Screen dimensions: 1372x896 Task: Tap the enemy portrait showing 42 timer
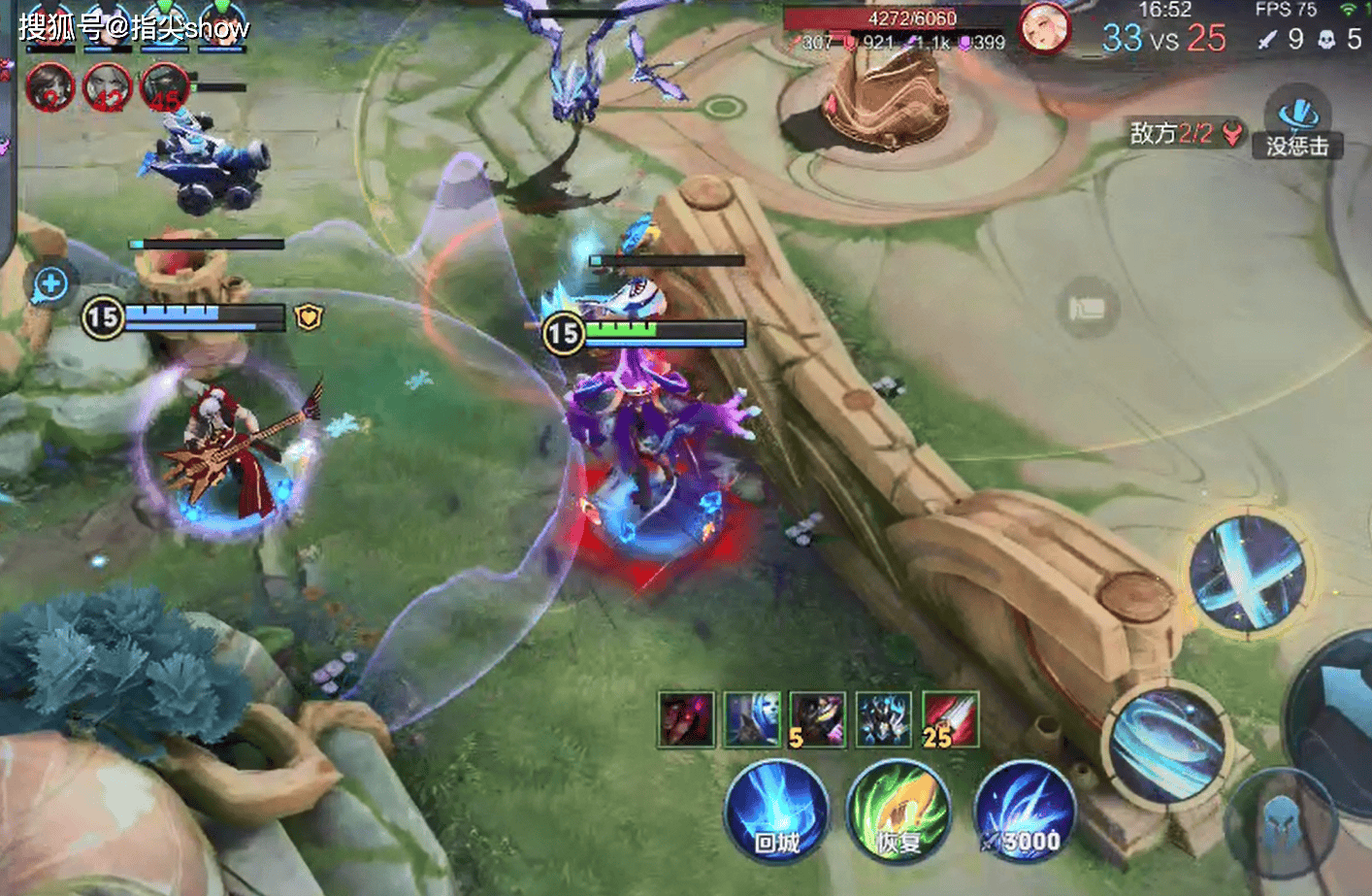tap(108, 87)
